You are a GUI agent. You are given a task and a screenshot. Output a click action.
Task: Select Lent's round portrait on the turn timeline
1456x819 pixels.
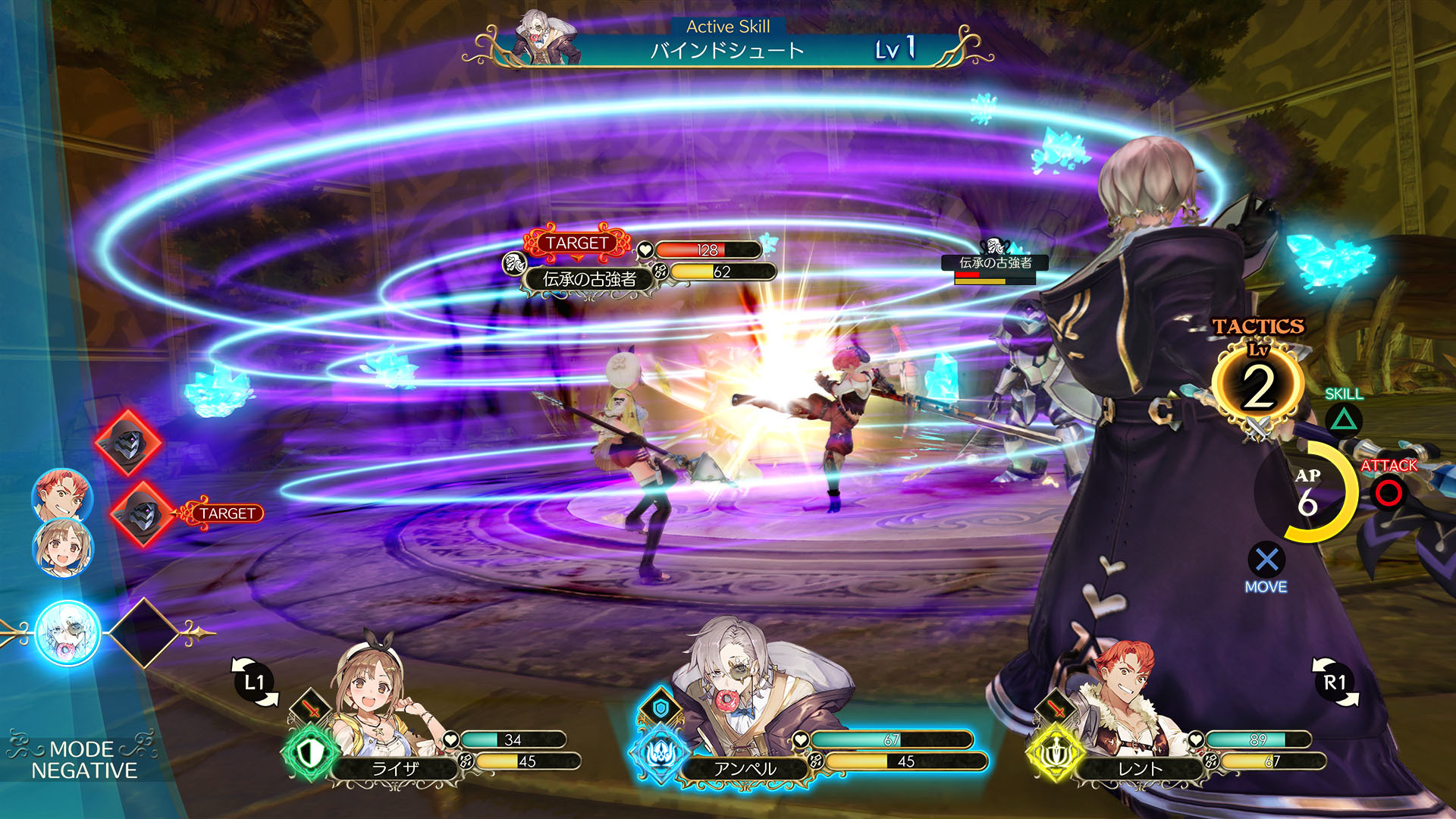point(61,496)
